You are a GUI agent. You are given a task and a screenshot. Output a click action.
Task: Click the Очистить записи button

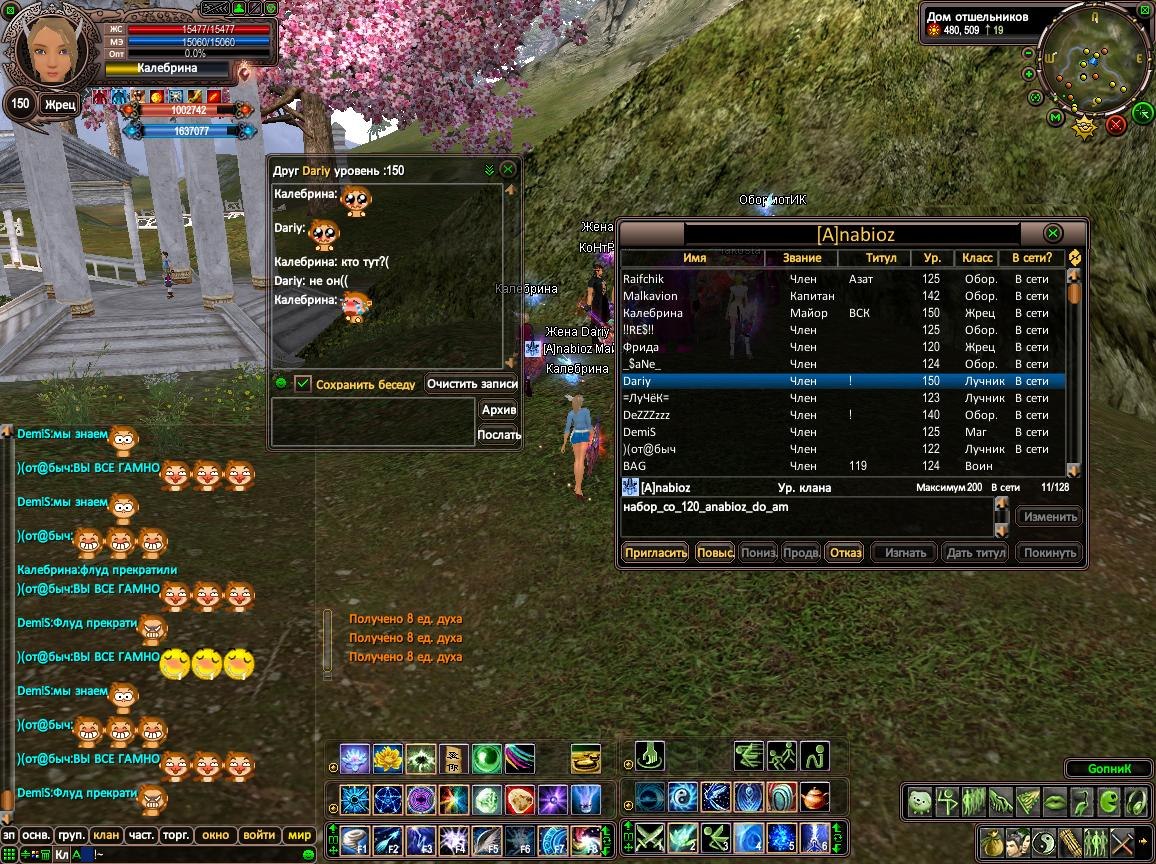472,383
